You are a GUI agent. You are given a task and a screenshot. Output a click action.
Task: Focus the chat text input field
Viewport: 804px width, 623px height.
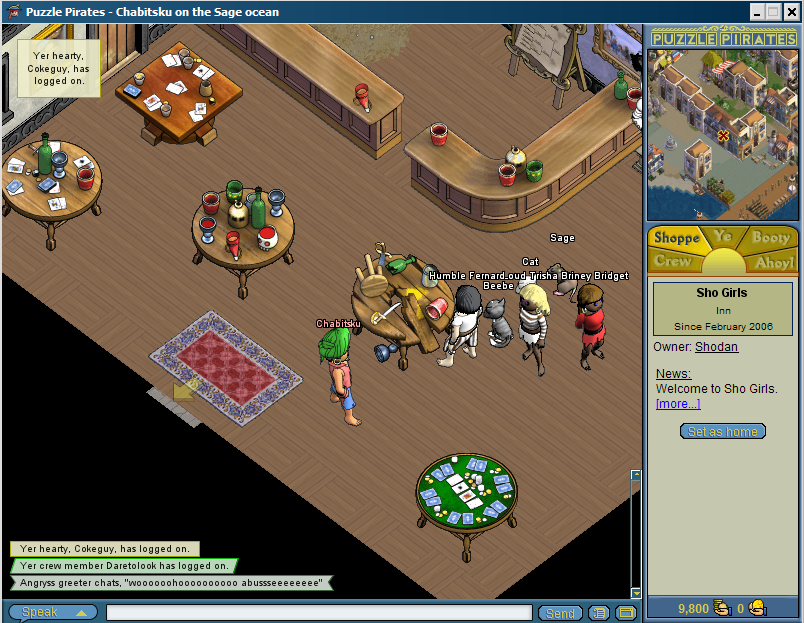coord(318,612)
